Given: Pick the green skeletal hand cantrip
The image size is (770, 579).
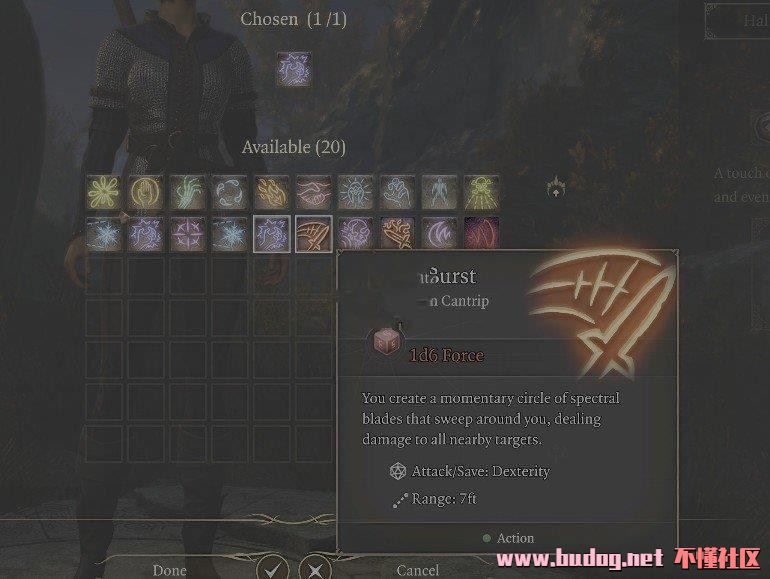Looking at the screenshot, I should 187,191.
